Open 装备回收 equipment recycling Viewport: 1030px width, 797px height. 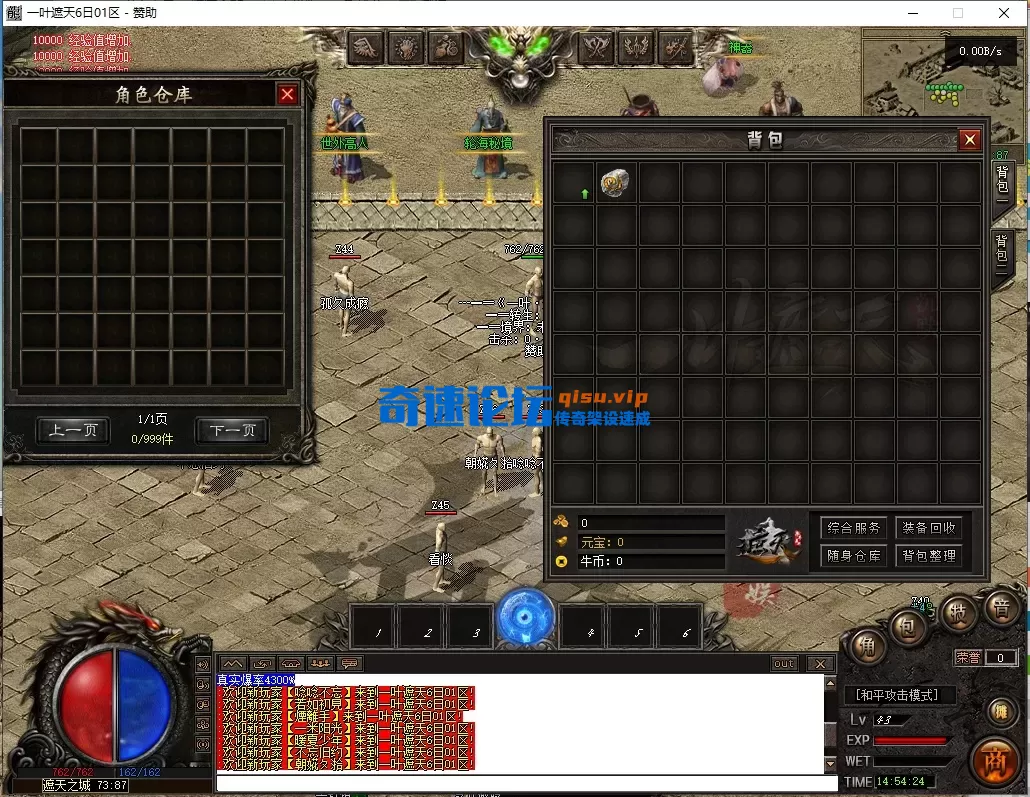[x=928, y=527]
